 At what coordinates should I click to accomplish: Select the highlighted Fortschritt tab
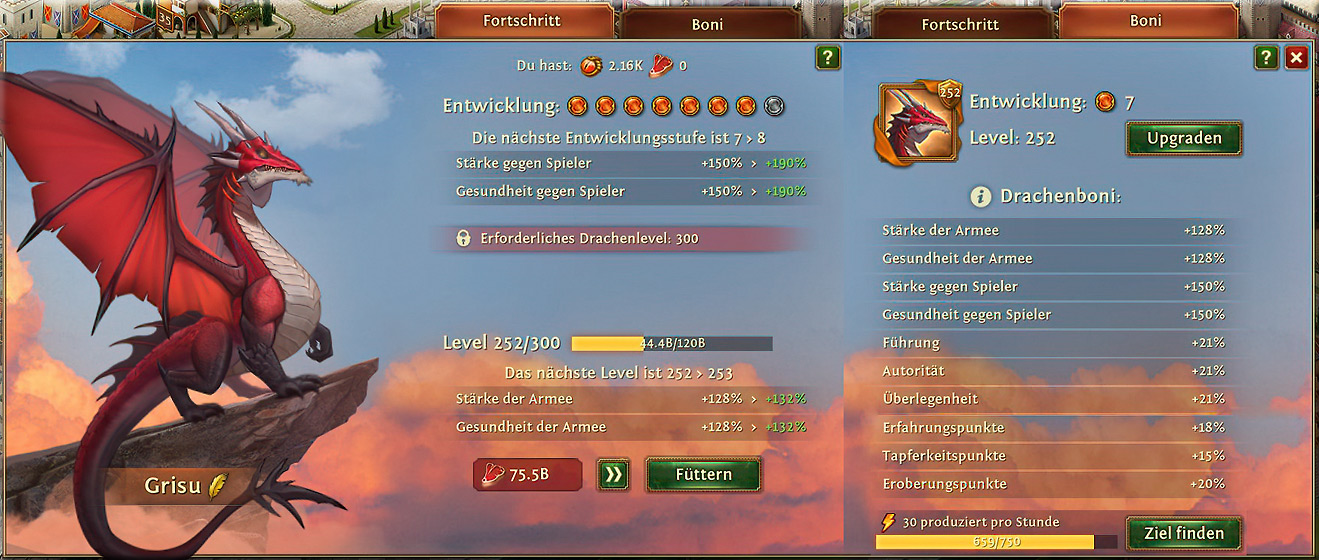(524, 21)
